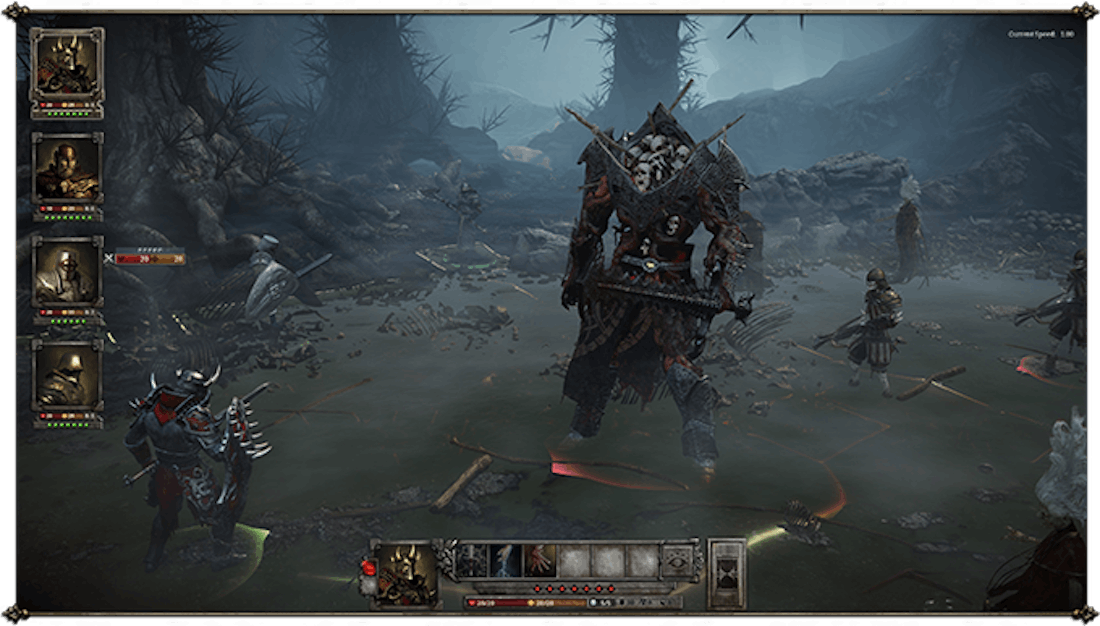Activate the red clawed hand ability
This screenshot has width=1100, height=626.
click(540, 562)
